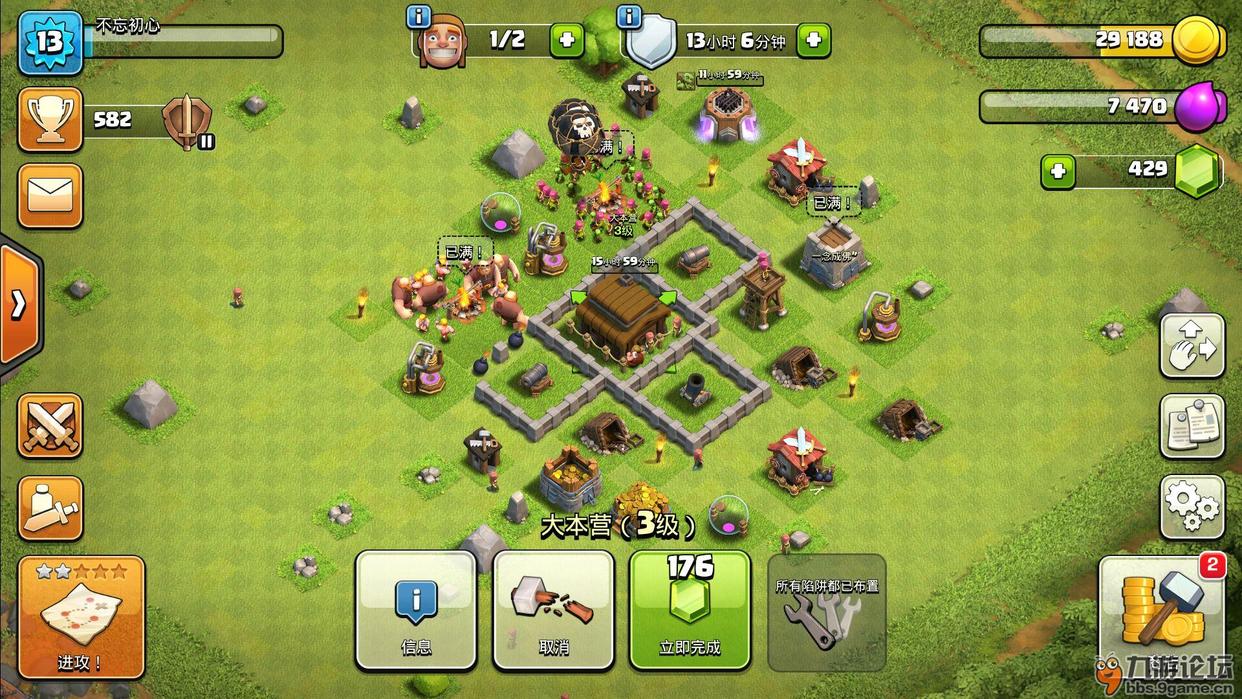
Task: Open the trophy rankings button
Action: (x=50, y=120)
